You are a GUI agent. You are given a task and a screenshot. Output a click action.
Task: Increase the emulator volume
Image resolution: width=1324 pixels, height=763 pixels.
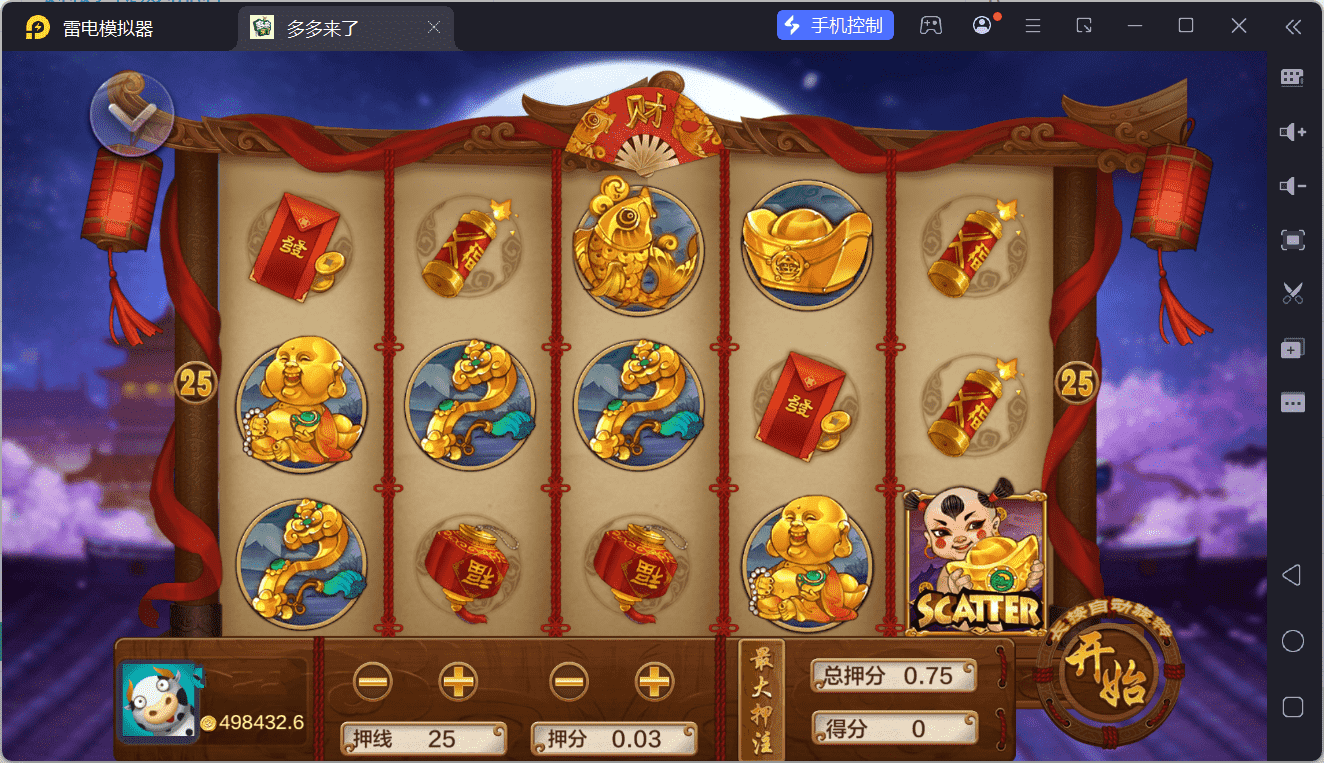click(x=1293, y=131)
